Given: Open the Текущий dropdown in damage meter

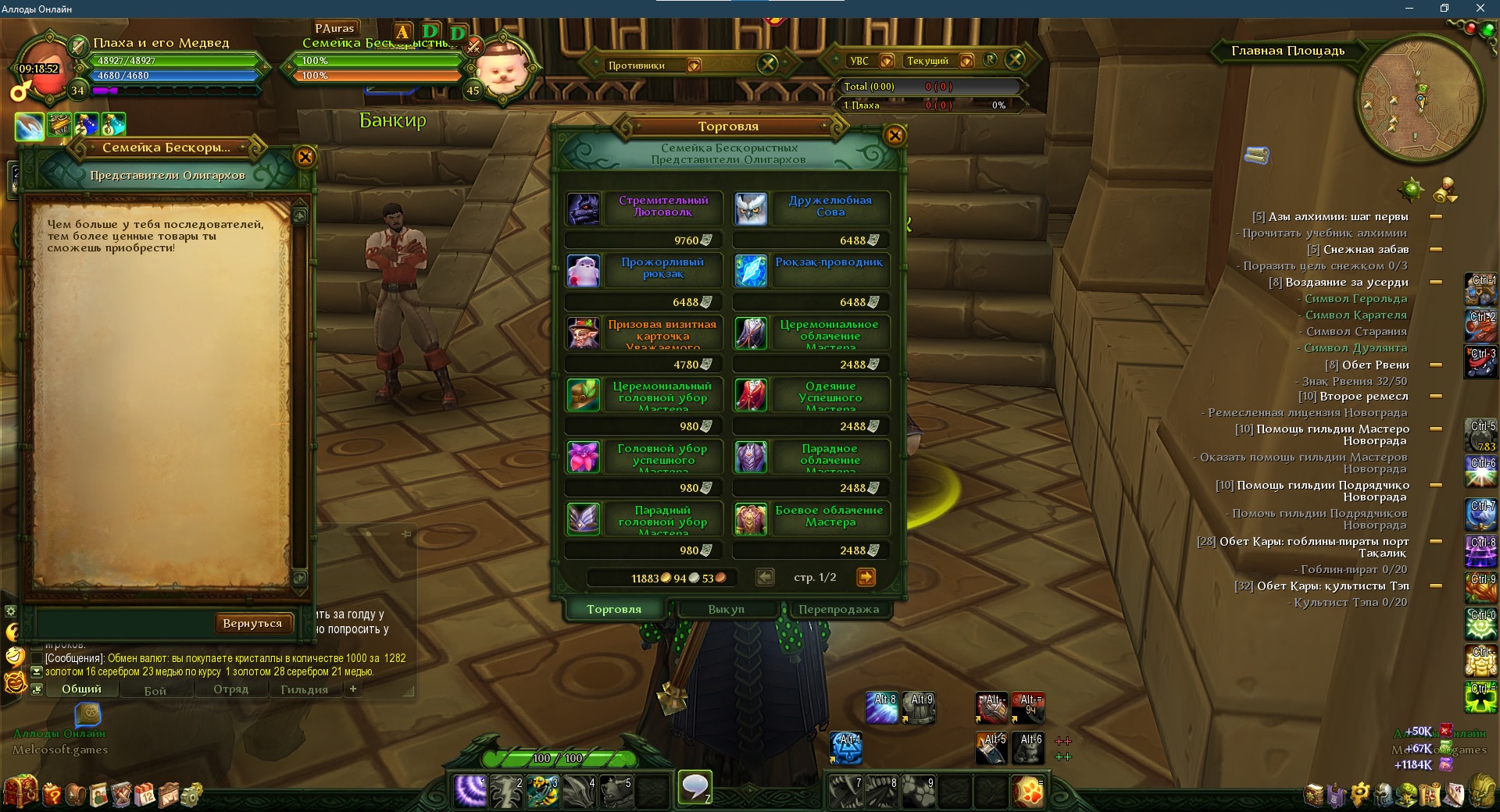Looking at the screenshot, I should tap(966, 61).
